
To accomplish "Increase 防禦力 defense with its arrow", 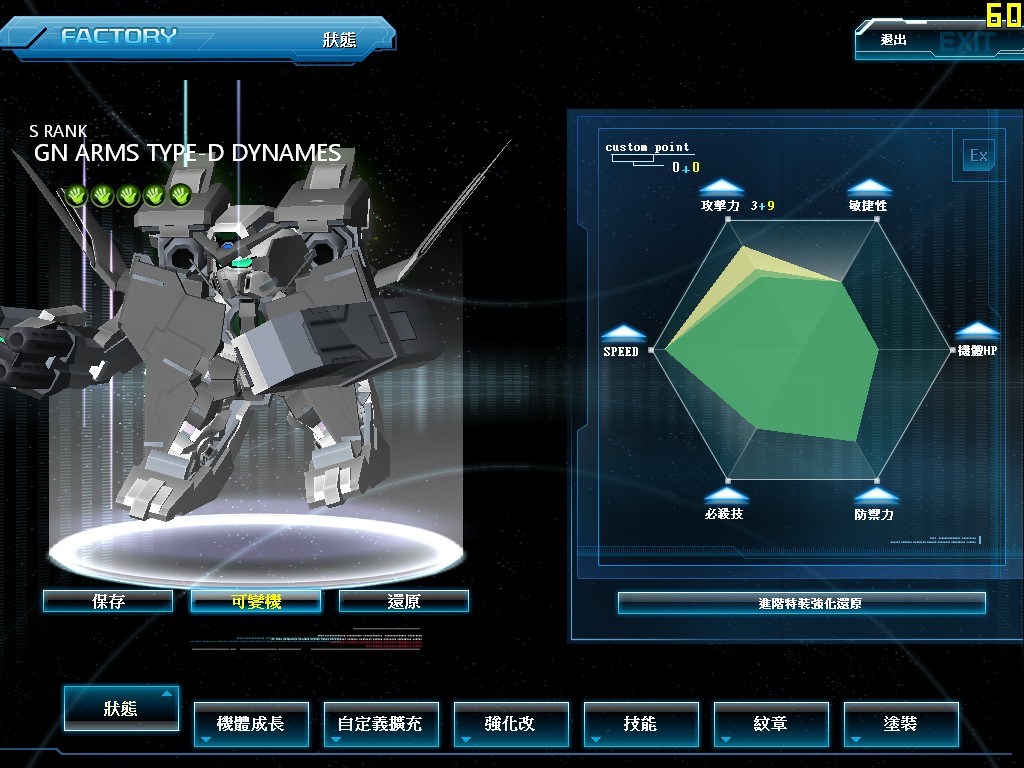I will pos(875,495).
